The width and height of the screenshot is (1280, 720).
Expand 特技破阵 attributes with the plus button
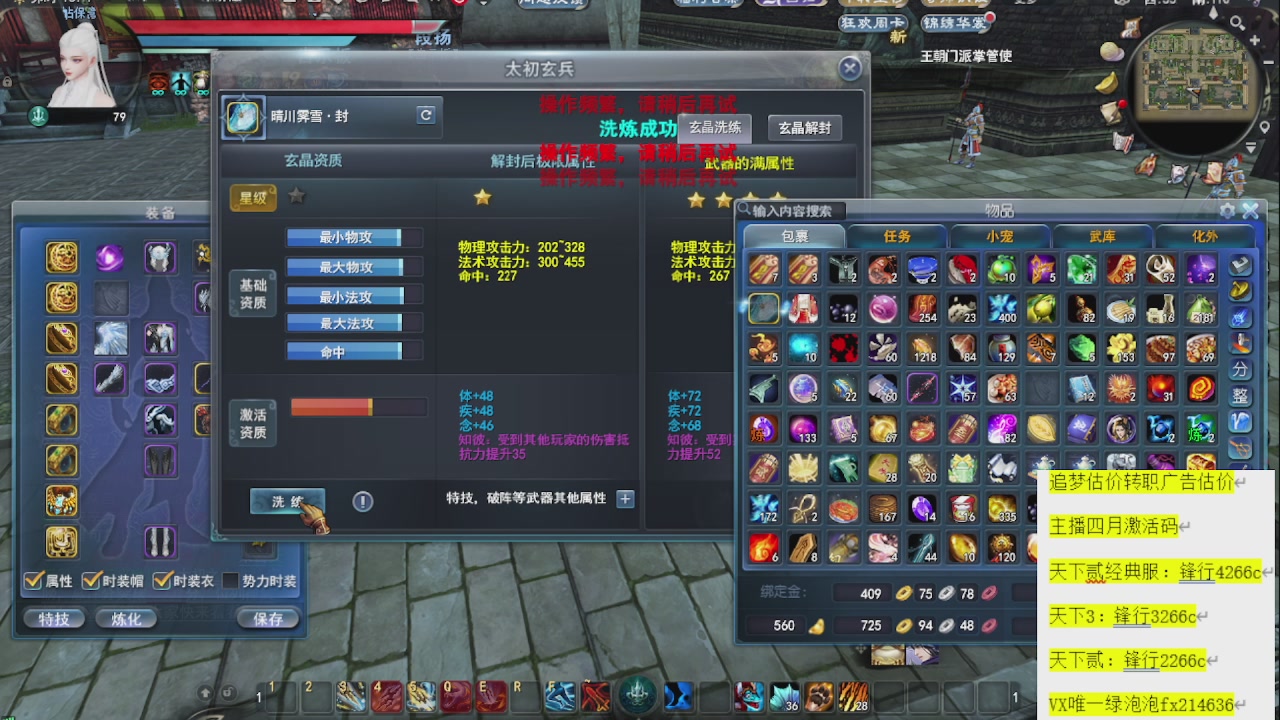click(x=624, y=498)
